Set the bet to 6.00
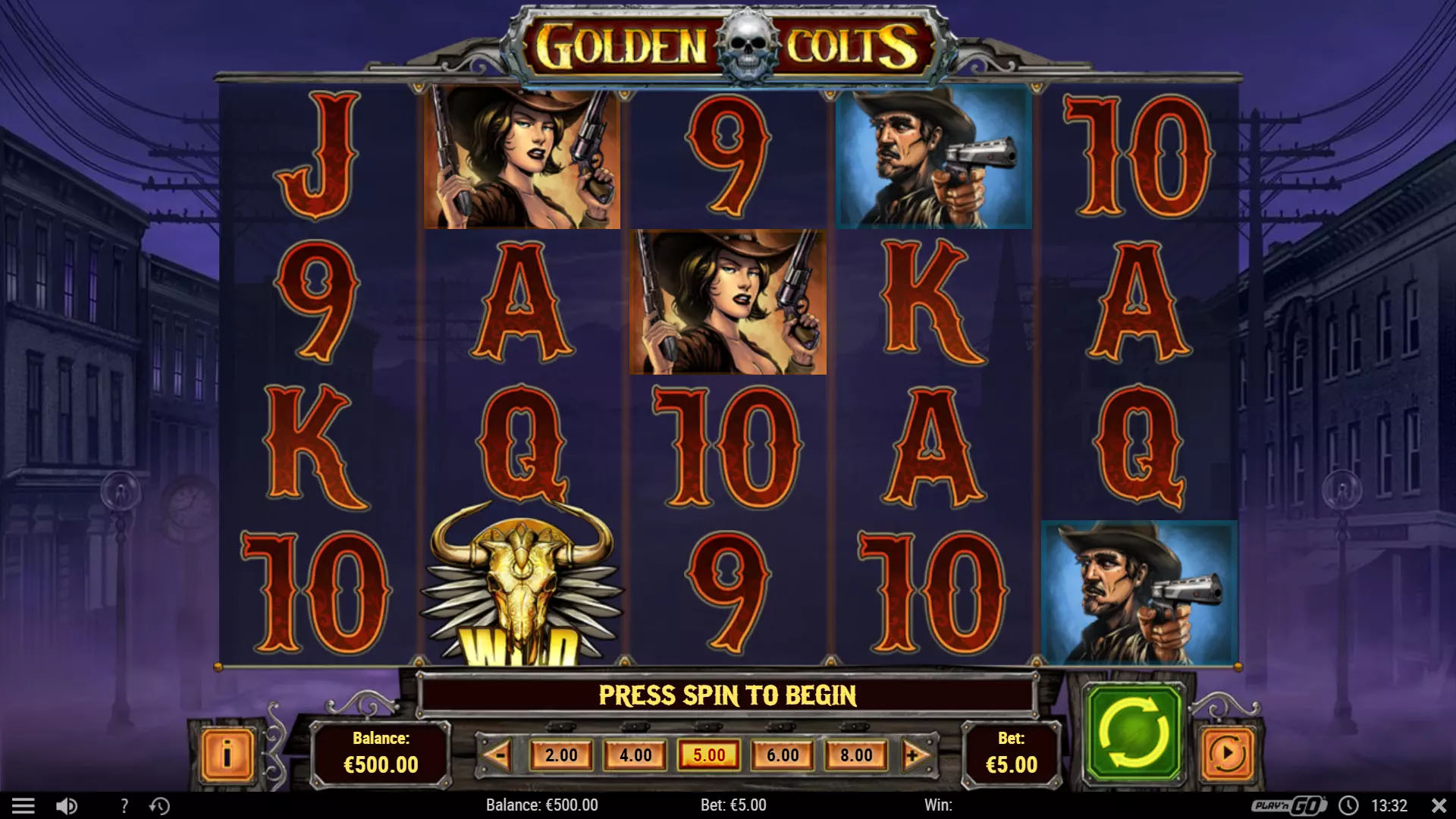Screen dimensions: 1456x819 coord(783,755)
